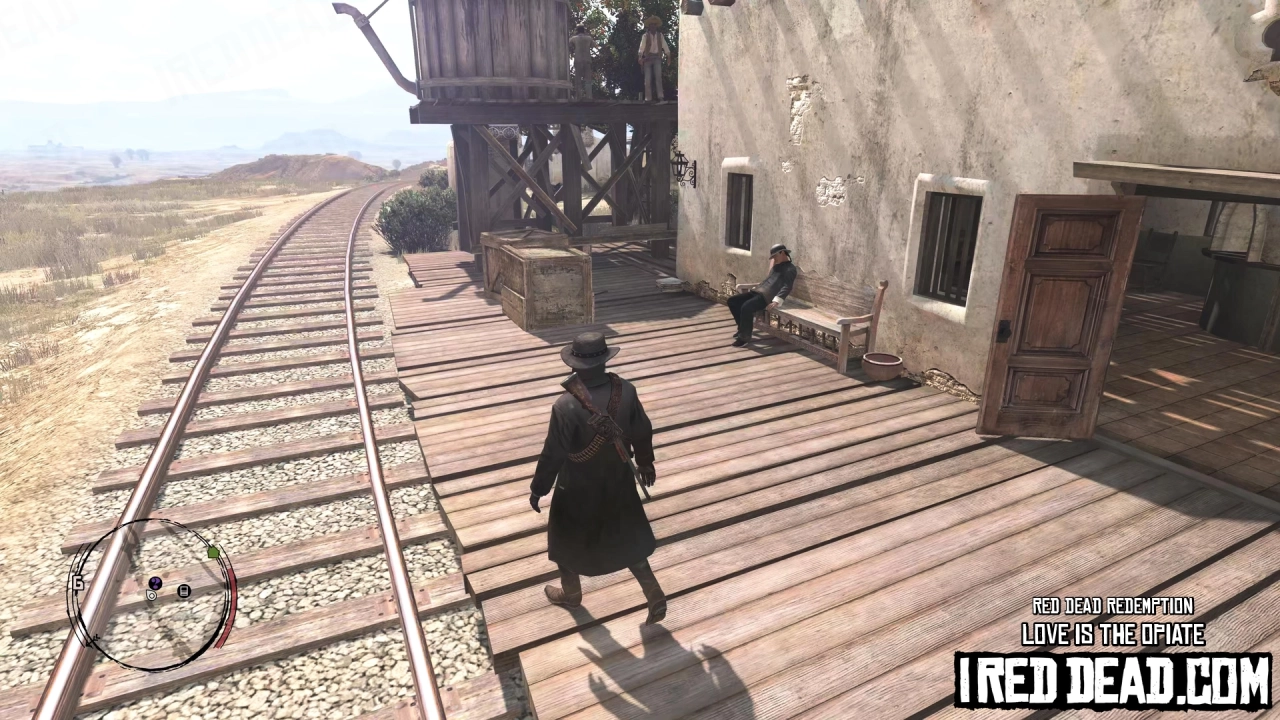Screen dimensions: 1280x720
Task: Click the wall lantern on the station facade
Action: pyautogui.click(x=683, y=165)
